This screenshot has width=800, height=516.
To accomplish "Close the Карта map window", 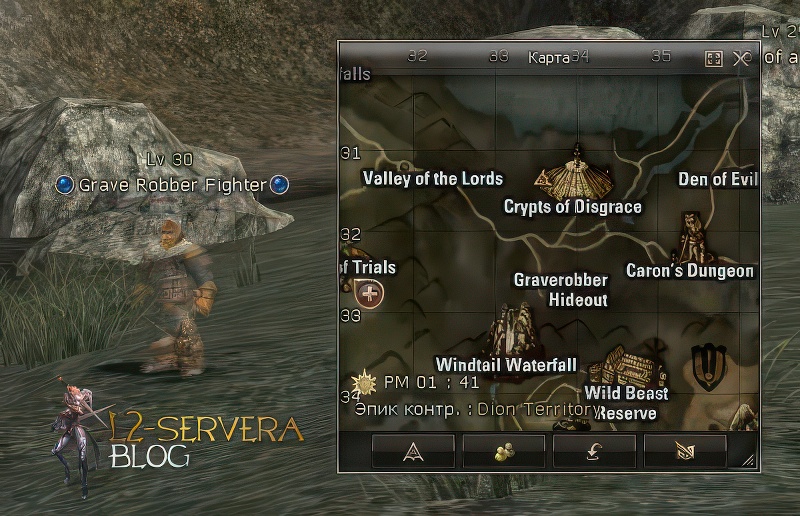I will coord(741,58).
